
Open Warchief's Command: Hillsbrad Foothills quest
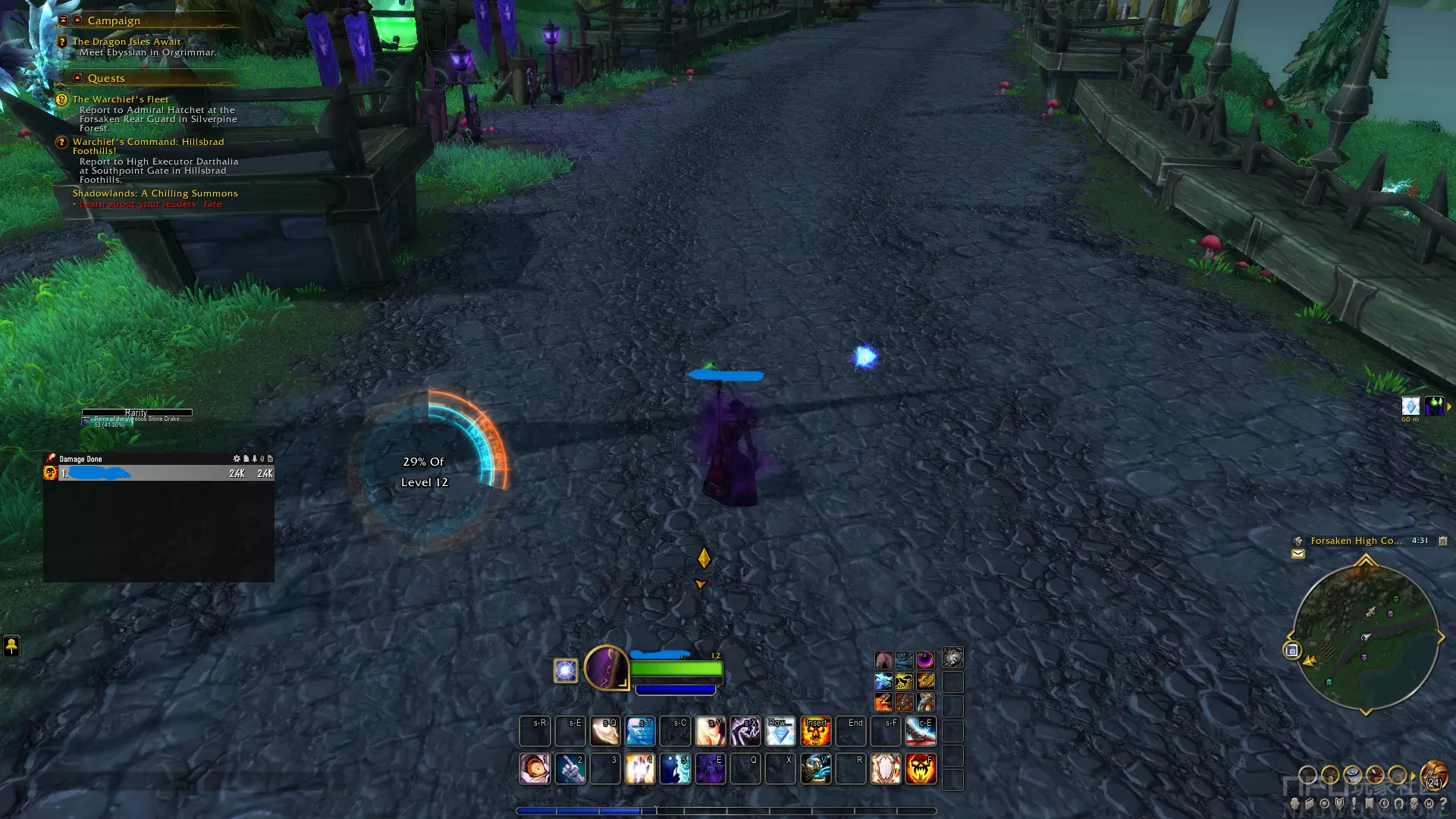[x=148, y=142]
